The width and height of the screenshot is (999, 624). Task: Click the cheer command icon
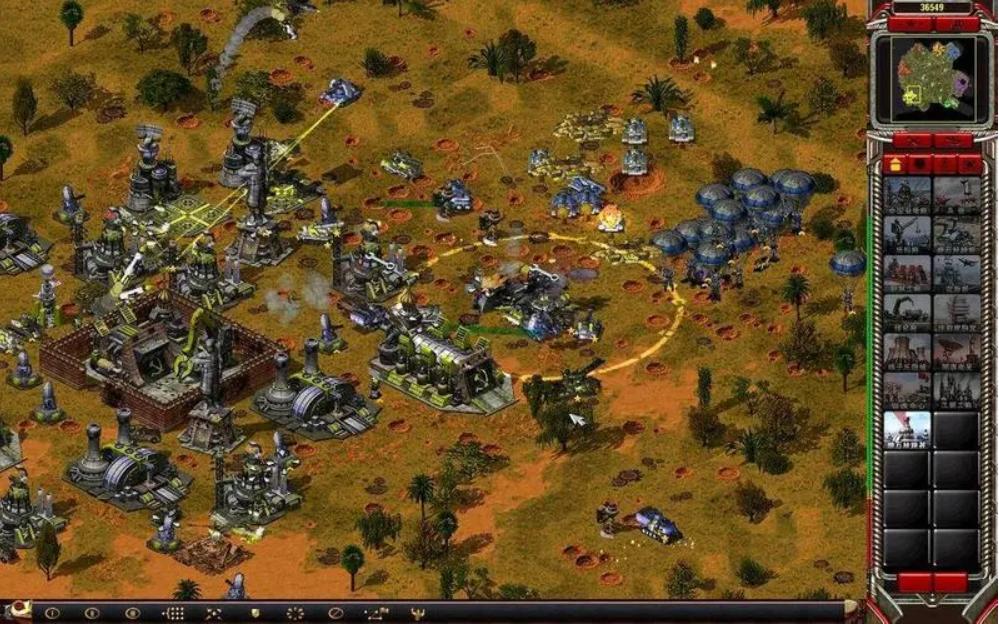click(x=418, y=613)
